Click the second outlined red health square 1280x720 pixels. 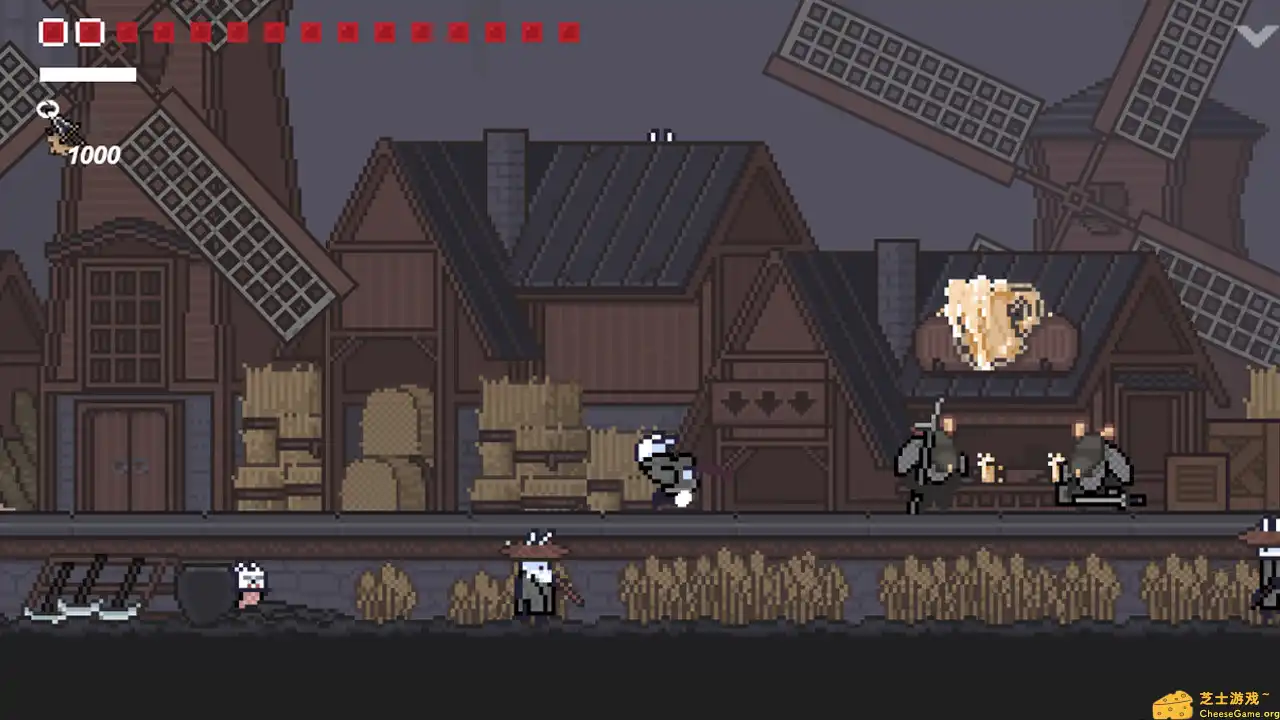click(x=88, y=32)
